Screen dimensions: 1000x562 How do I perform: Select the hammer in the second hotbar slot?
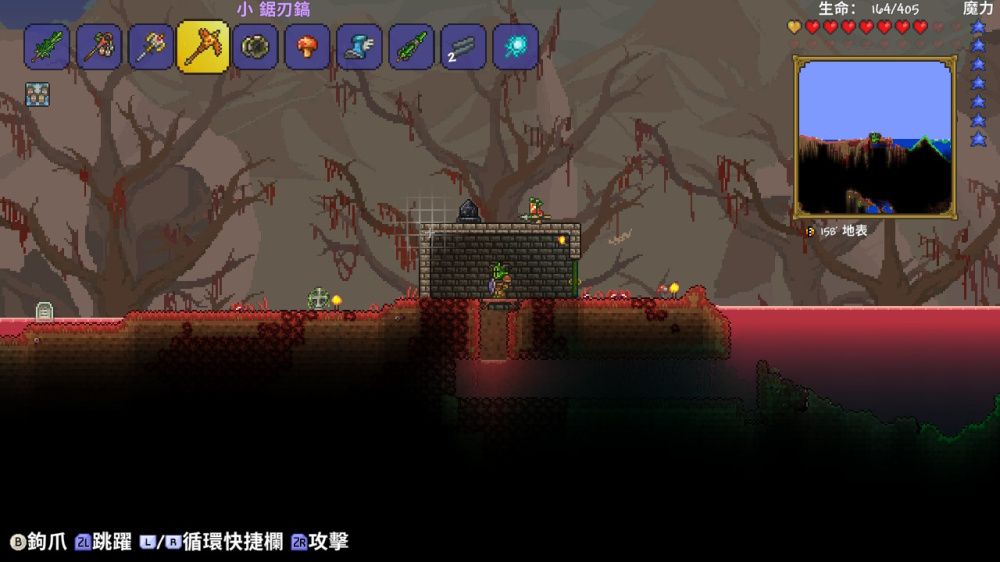tap(99, 47)
